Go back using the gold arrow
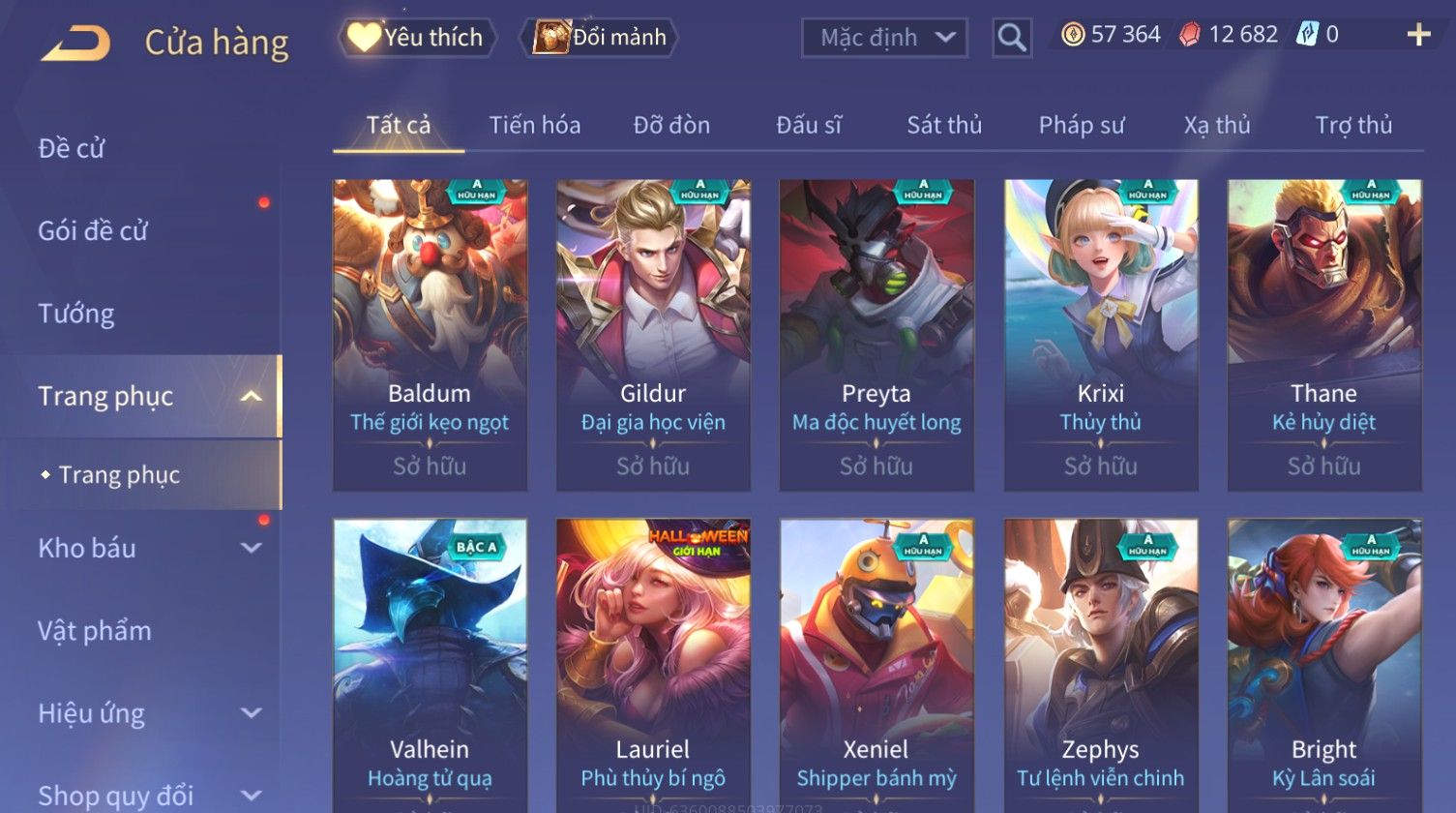 [x=75, y=43]
